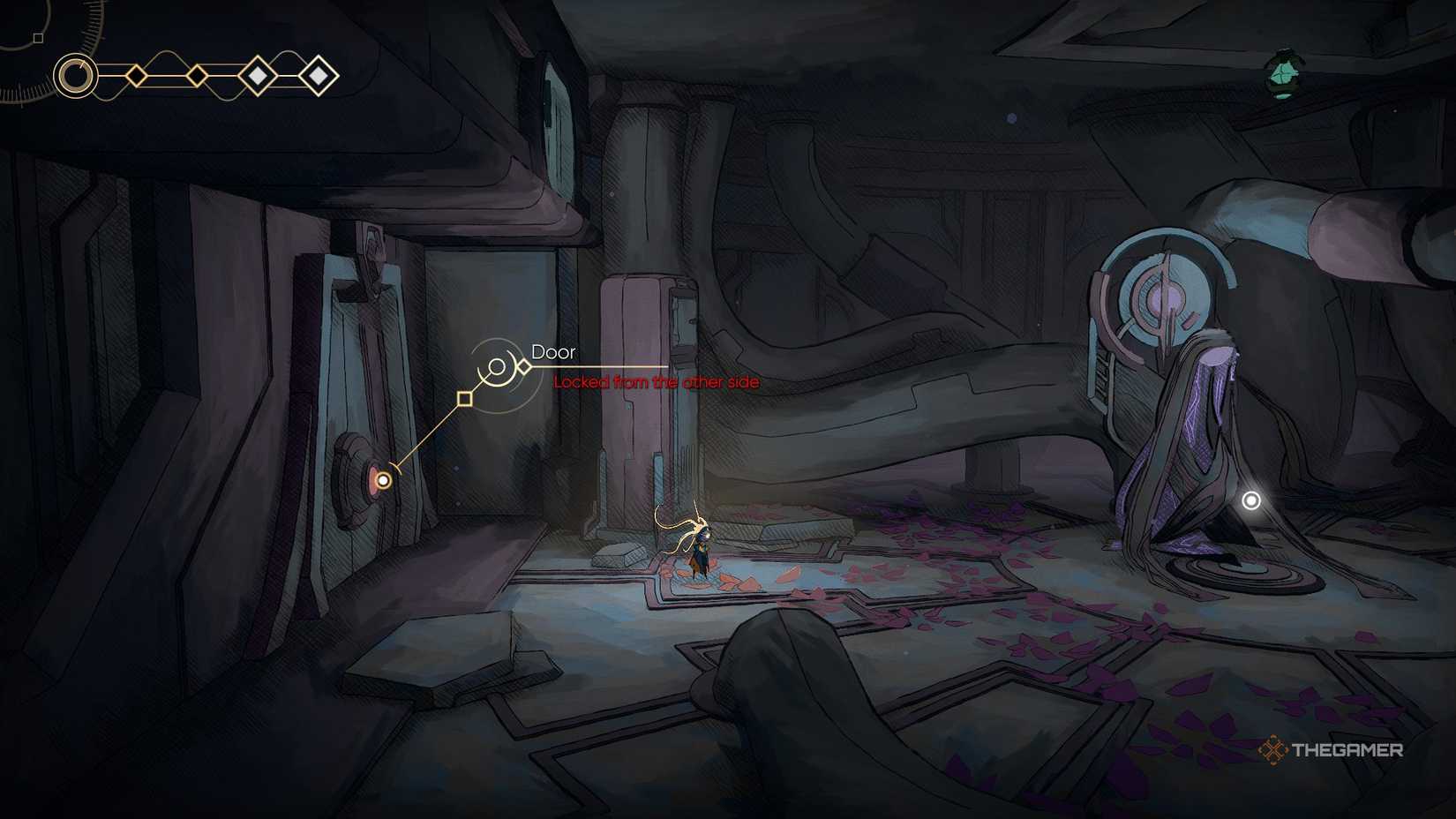
Task: Toggle the last white diamond node on the tracker
Action: tap(318, 76)
